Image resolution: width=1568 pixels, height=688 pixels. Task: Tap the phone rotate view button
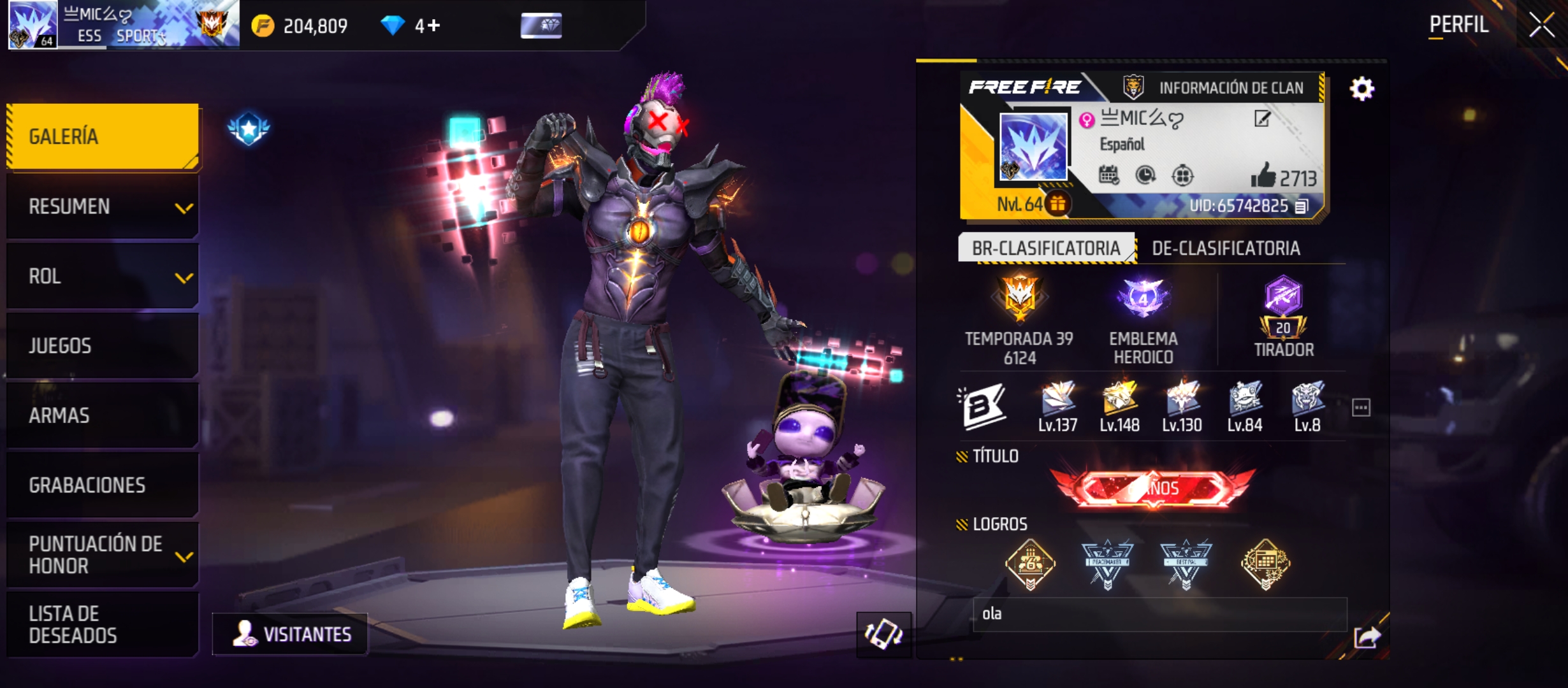pyautogui.click(x=883, y=634)
